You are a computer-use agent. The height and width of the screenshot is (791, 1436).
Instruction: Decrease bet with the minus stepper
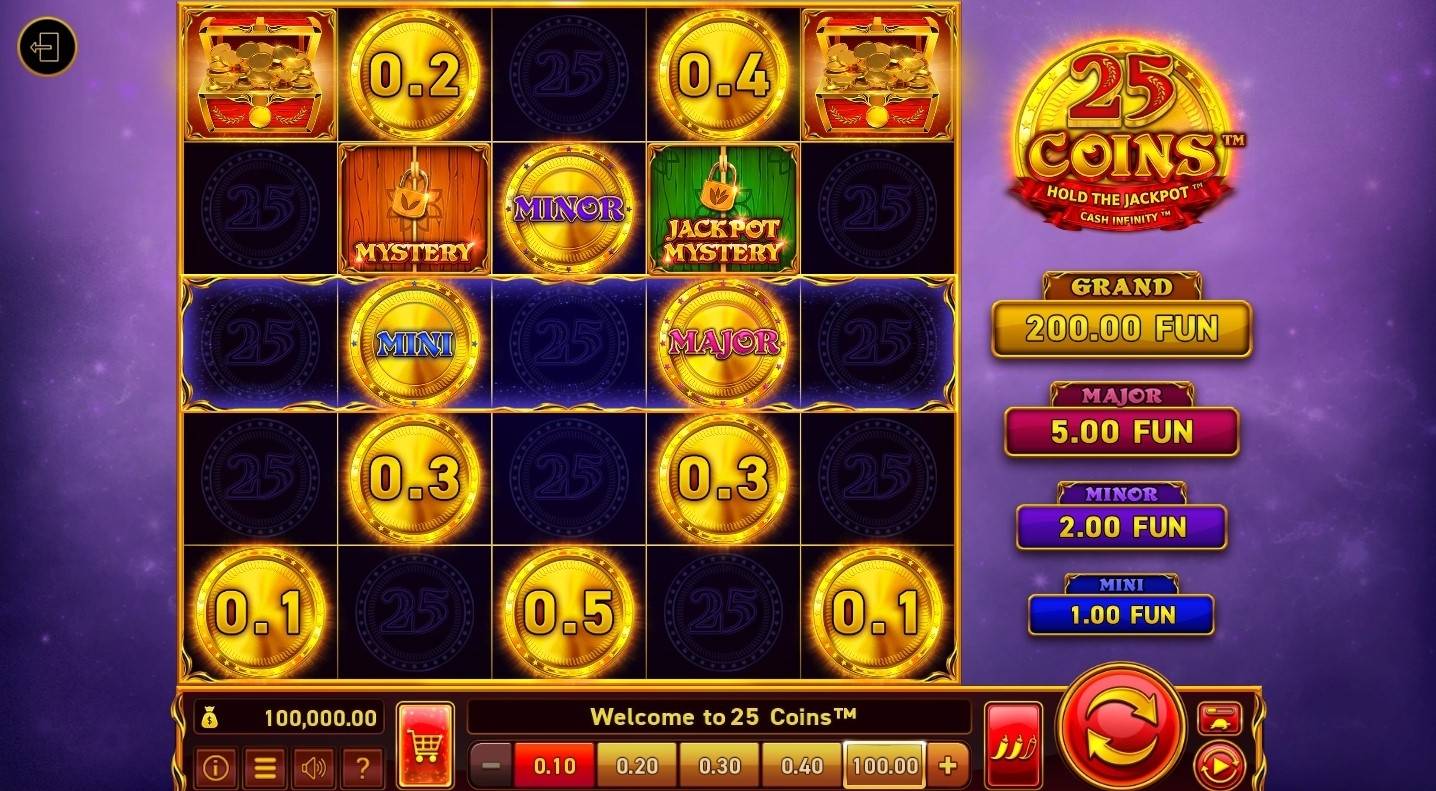tap(492, 765)
